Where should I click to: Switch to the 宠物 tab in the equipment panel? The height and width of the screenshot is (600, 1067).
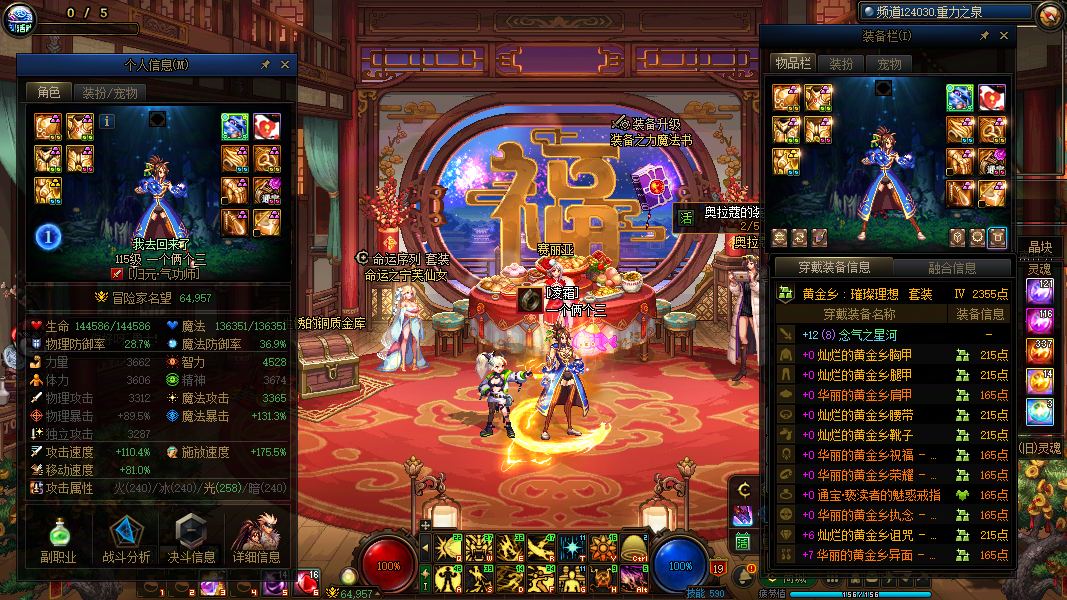tap(889, 63)
